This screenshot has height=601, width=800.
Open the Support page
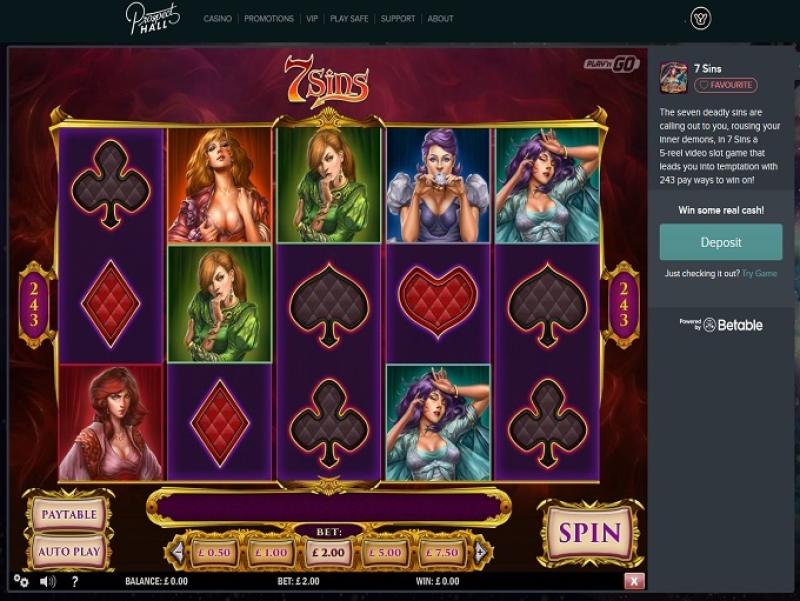pyautogui.click(x=396, y=19)
